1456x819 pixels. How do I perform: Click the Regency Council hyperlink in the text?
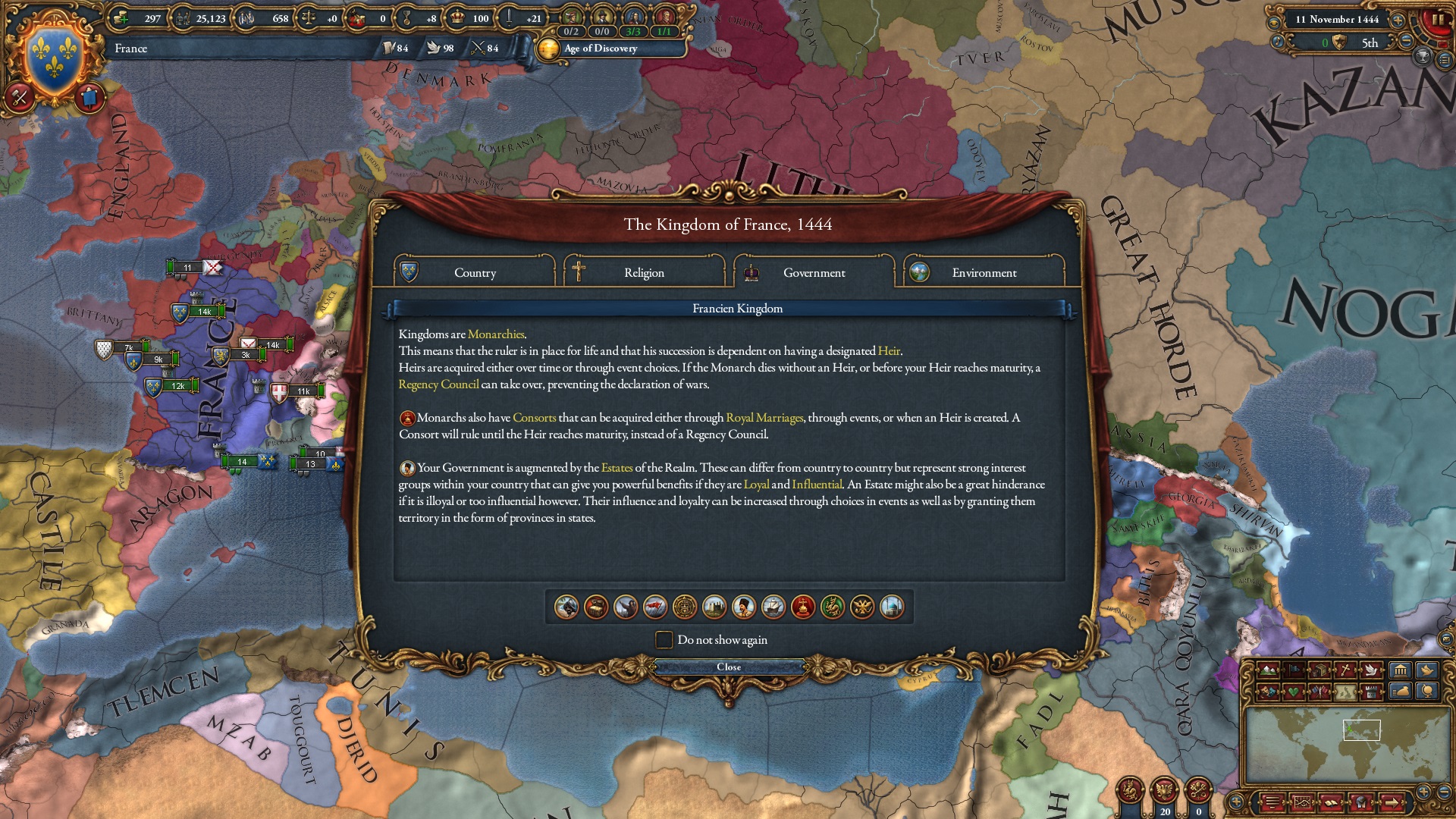point(438,385)
